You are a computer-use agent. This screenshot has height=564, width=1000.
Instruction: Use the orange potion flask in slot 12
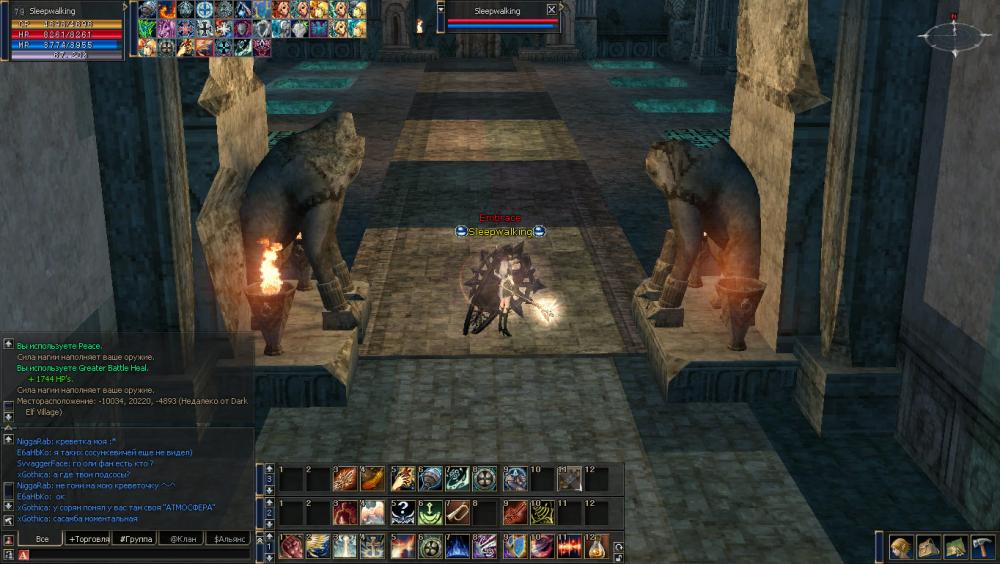pos(596,546)
